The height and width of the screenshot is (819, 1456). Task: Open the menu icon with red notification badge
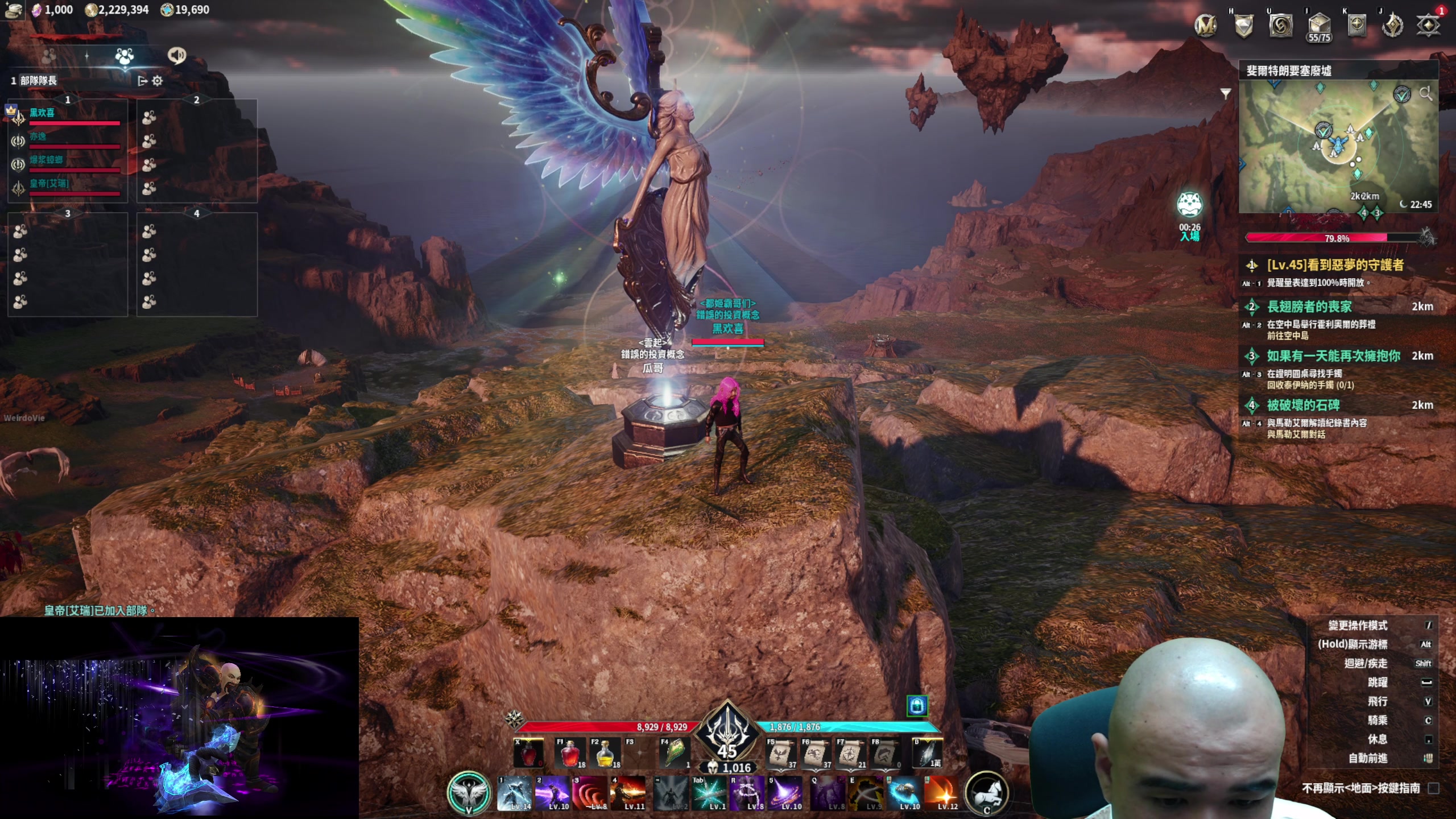tap(1428, 25)
